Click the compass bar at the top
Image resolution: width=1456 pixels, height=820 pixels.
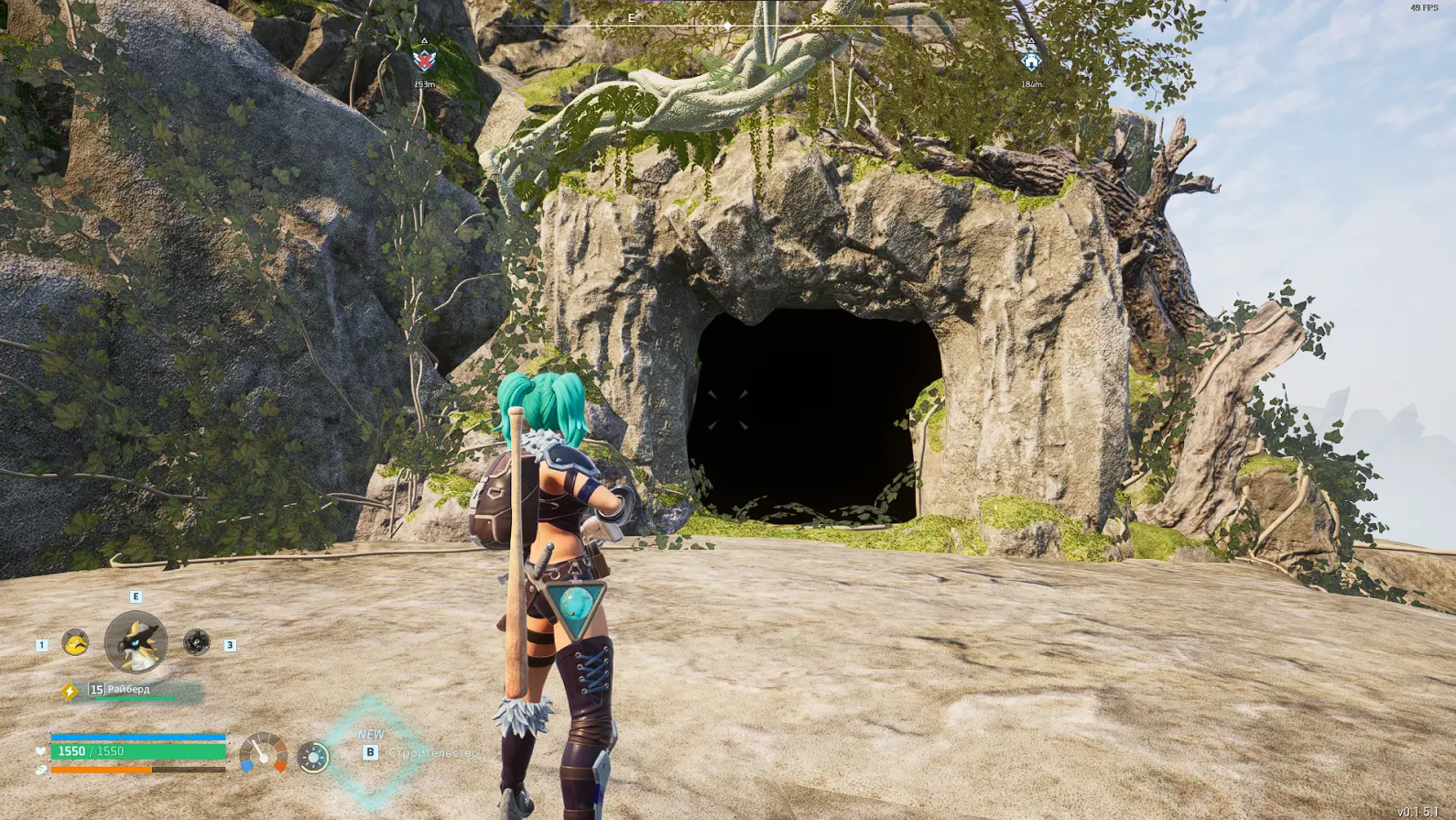click(727, 26)
